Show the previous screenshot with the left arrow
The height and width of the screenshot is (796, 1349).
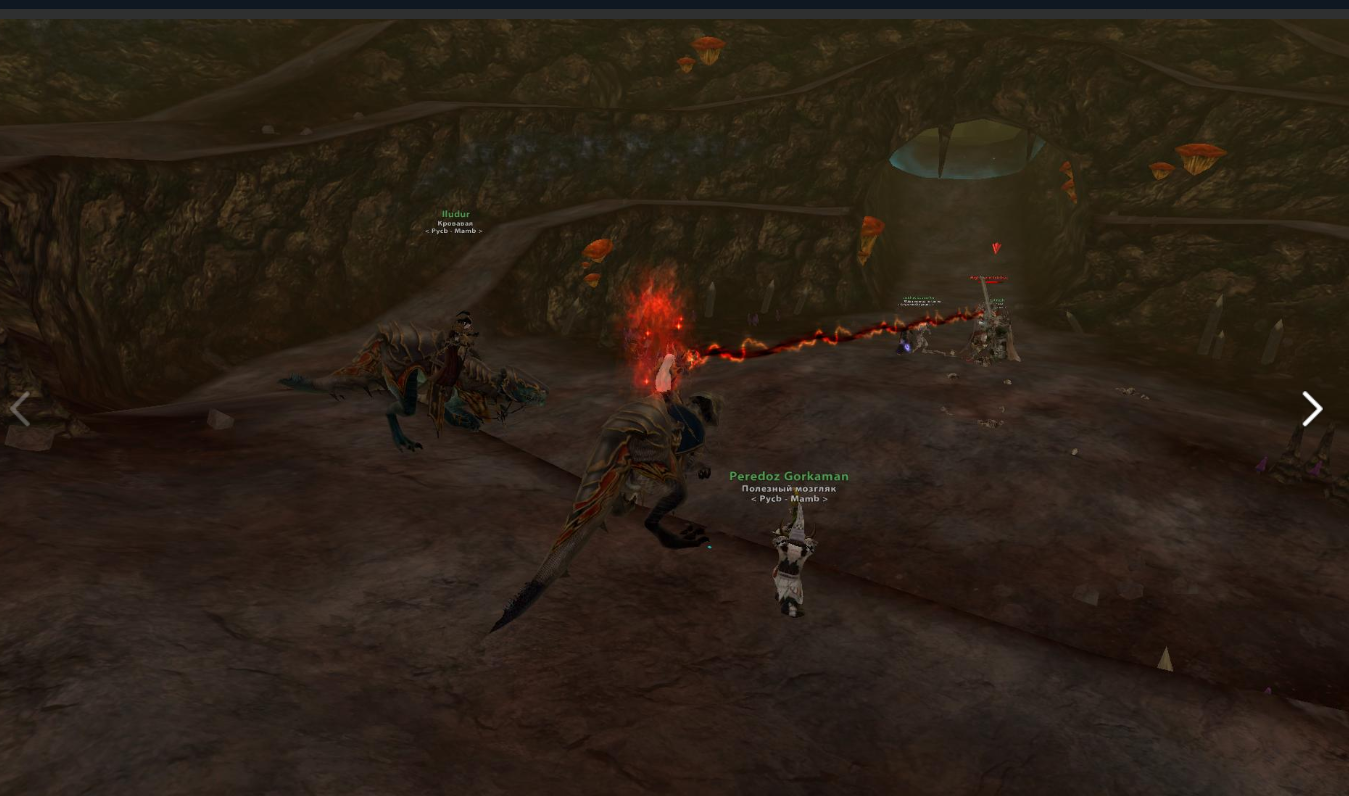tap(20, 409)
